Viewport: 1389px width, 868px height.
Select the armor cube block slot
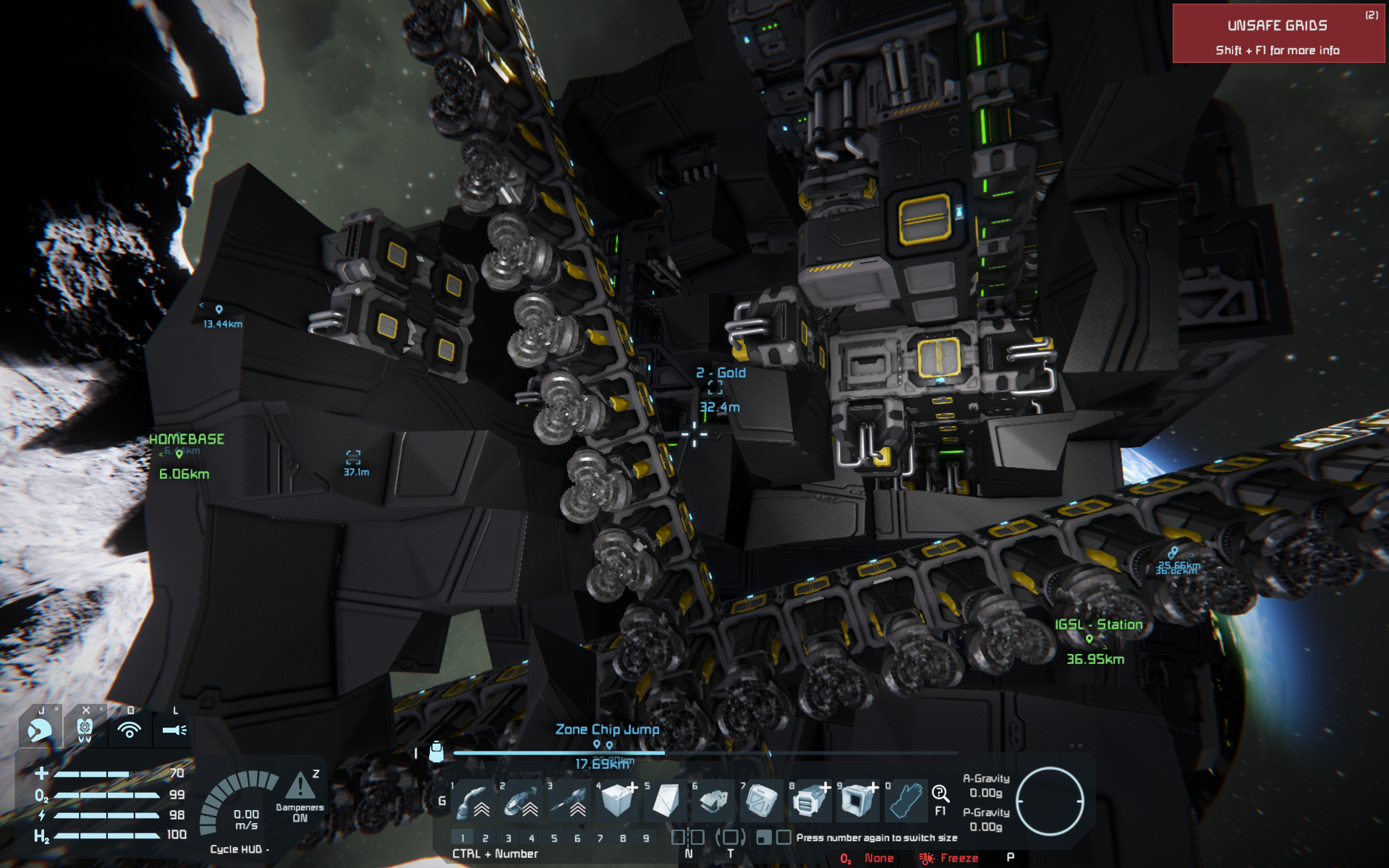tap(617, 801)
